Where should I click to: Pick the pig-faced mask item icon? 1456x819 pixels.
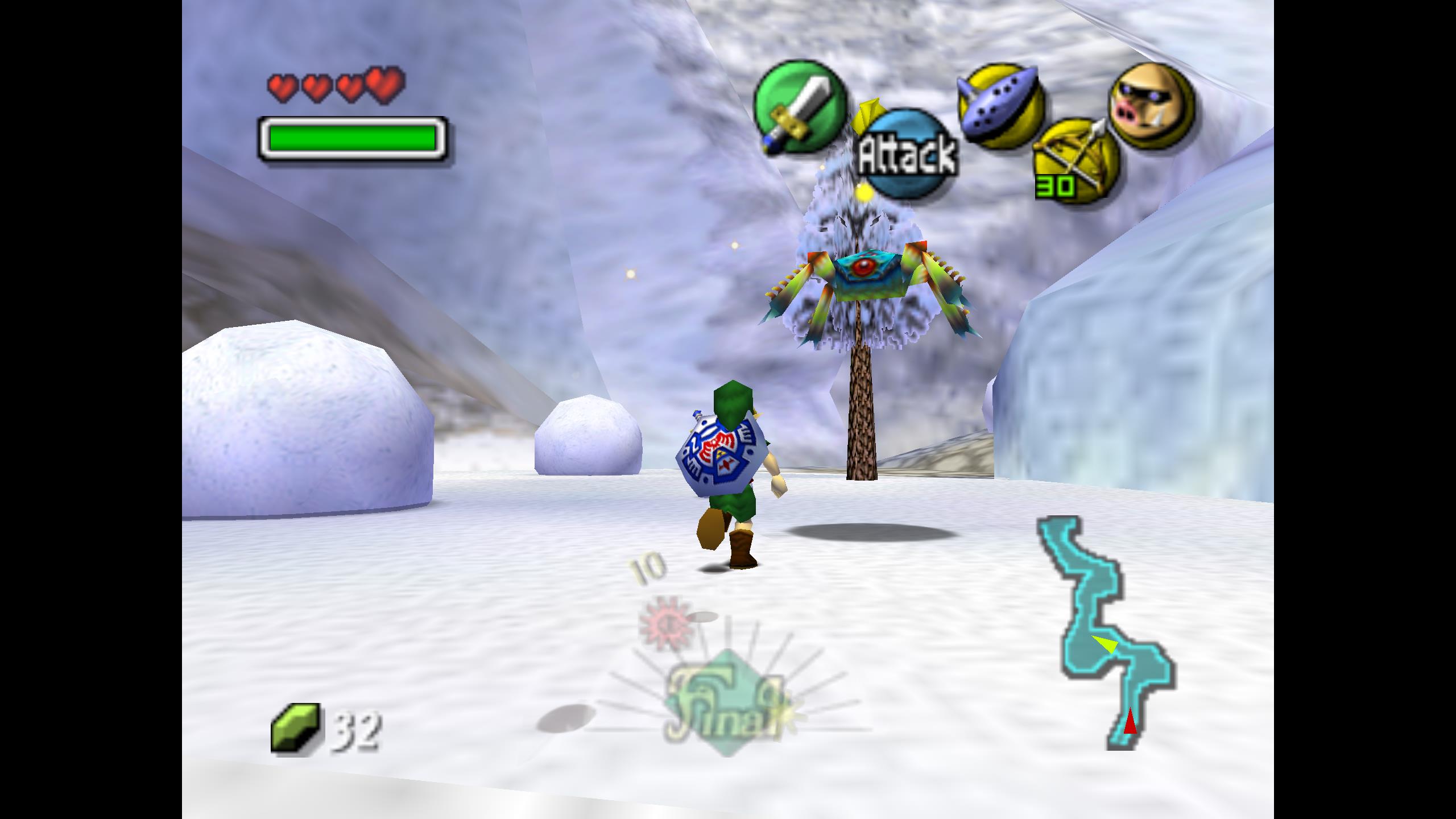pos(1152,106)
